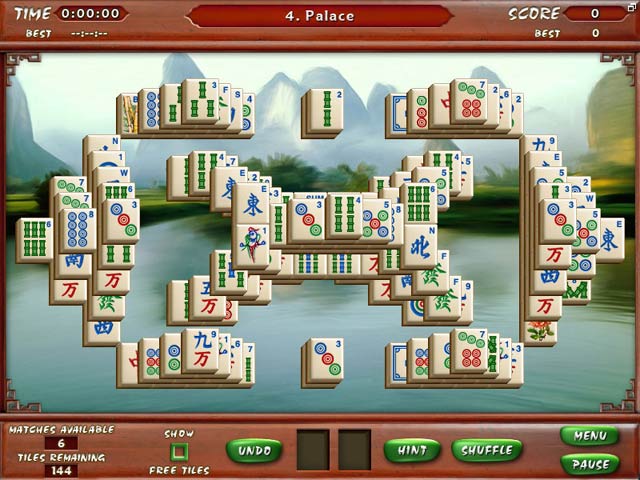This screenshot has width=640, height=480.
Task: Request a hint for a match
Action: click(412, 450)
